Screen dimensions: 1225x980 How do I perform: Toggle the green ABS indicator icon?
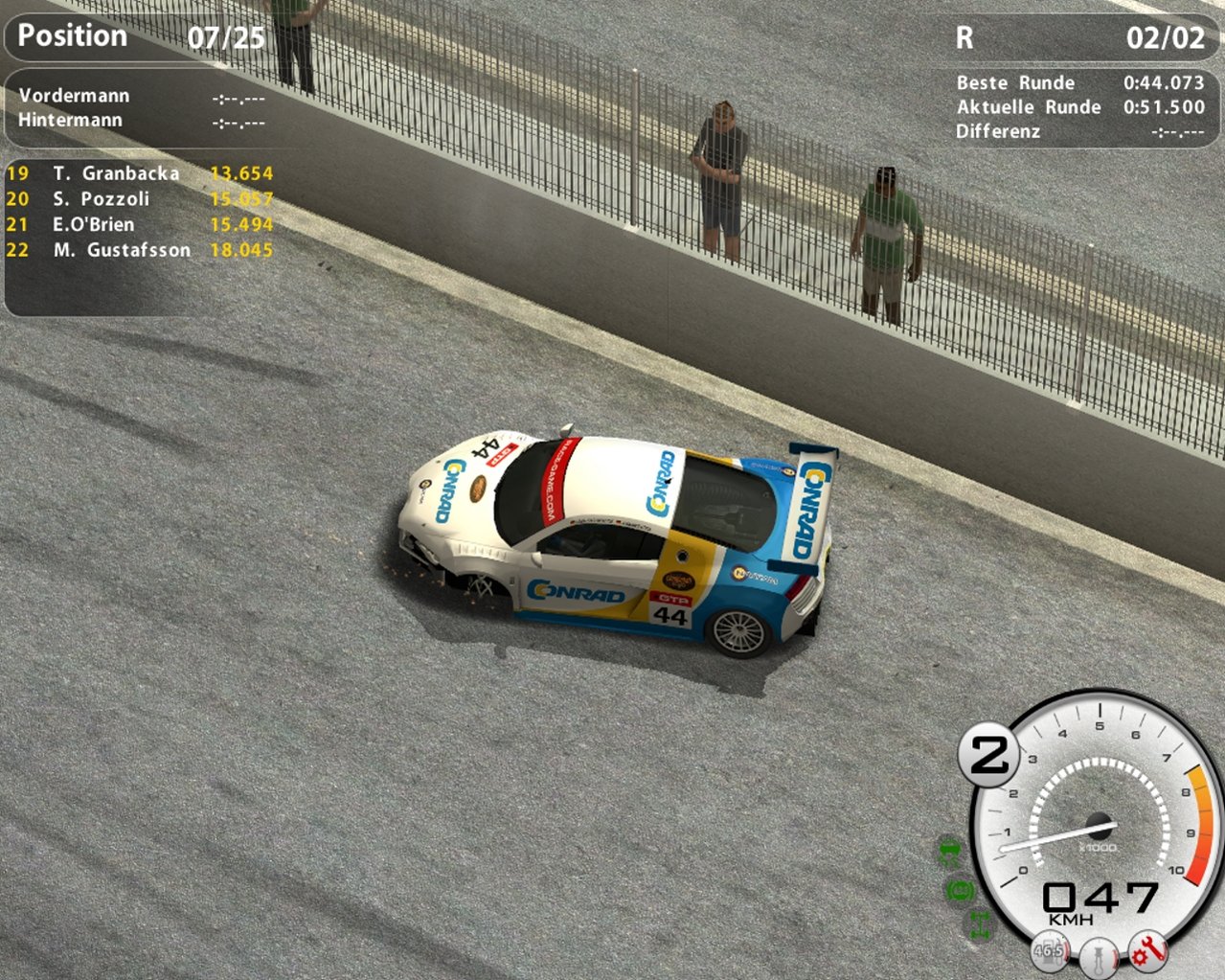tap(961, 890)
